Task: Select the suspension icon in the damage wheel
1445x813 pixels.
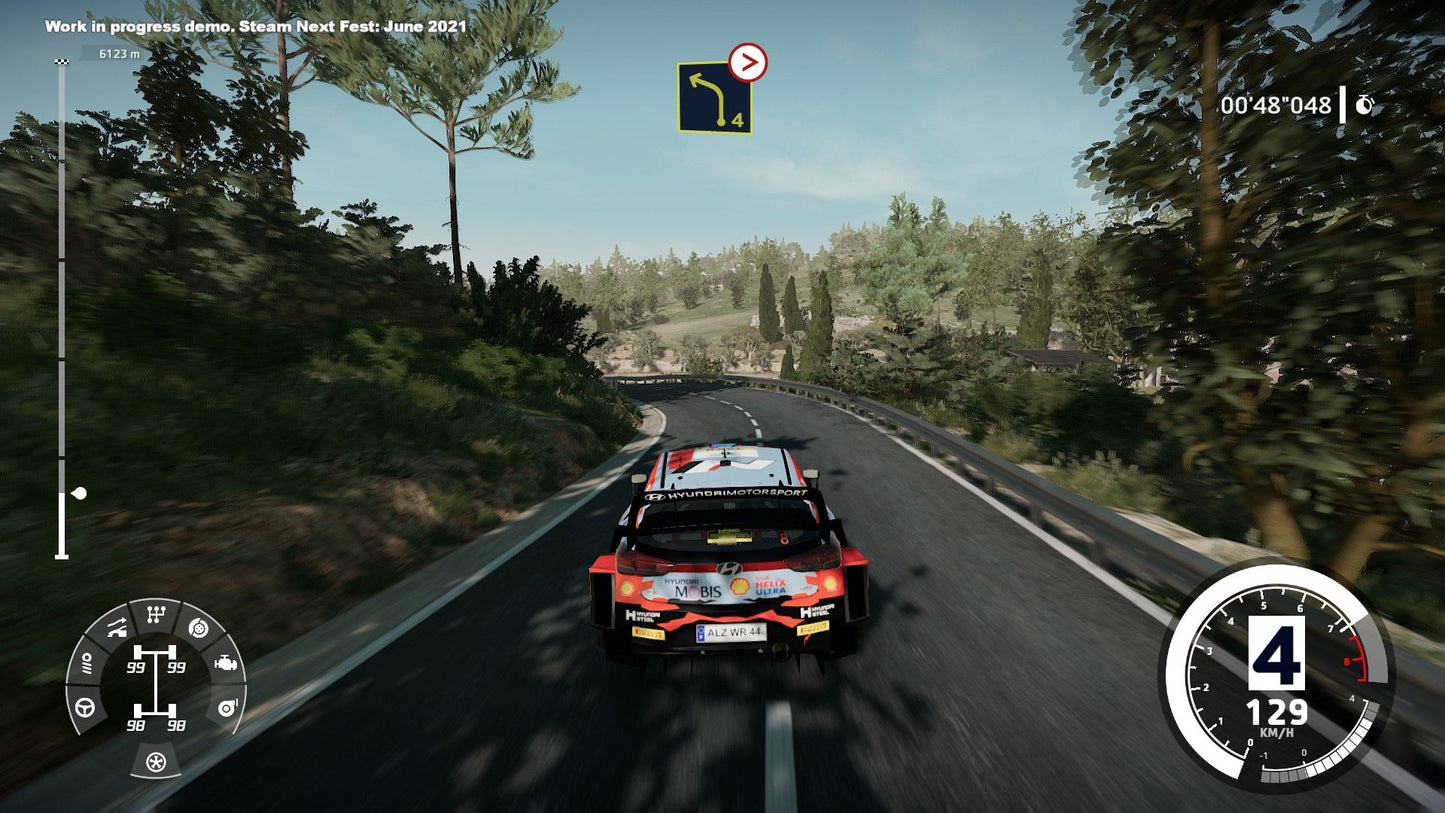Action: click(x=117, y=626)
